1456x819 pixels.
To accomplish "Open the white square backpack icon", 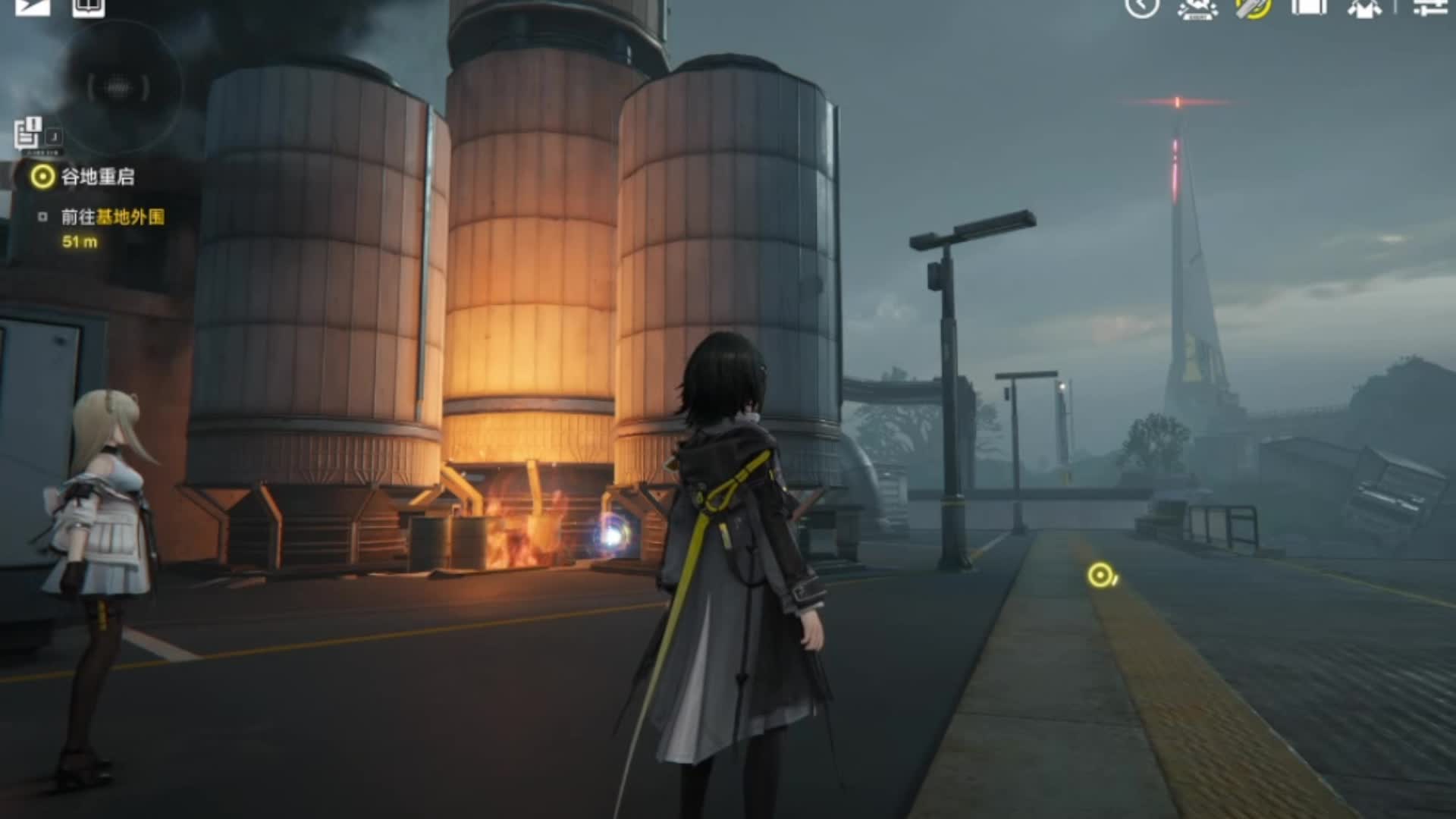I will click(1309, 8).
